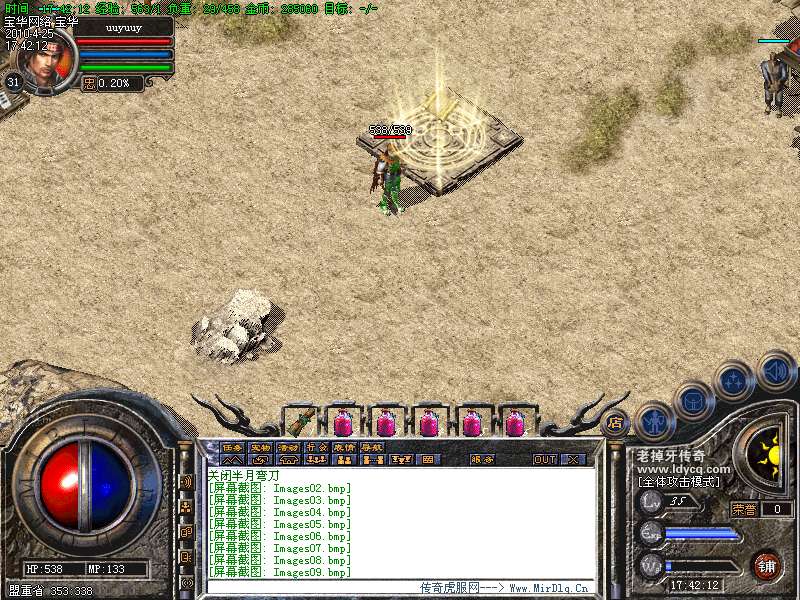Open the 店 shop round button
Viewport: 800px width, 600px height.
[x=616, y=423]
